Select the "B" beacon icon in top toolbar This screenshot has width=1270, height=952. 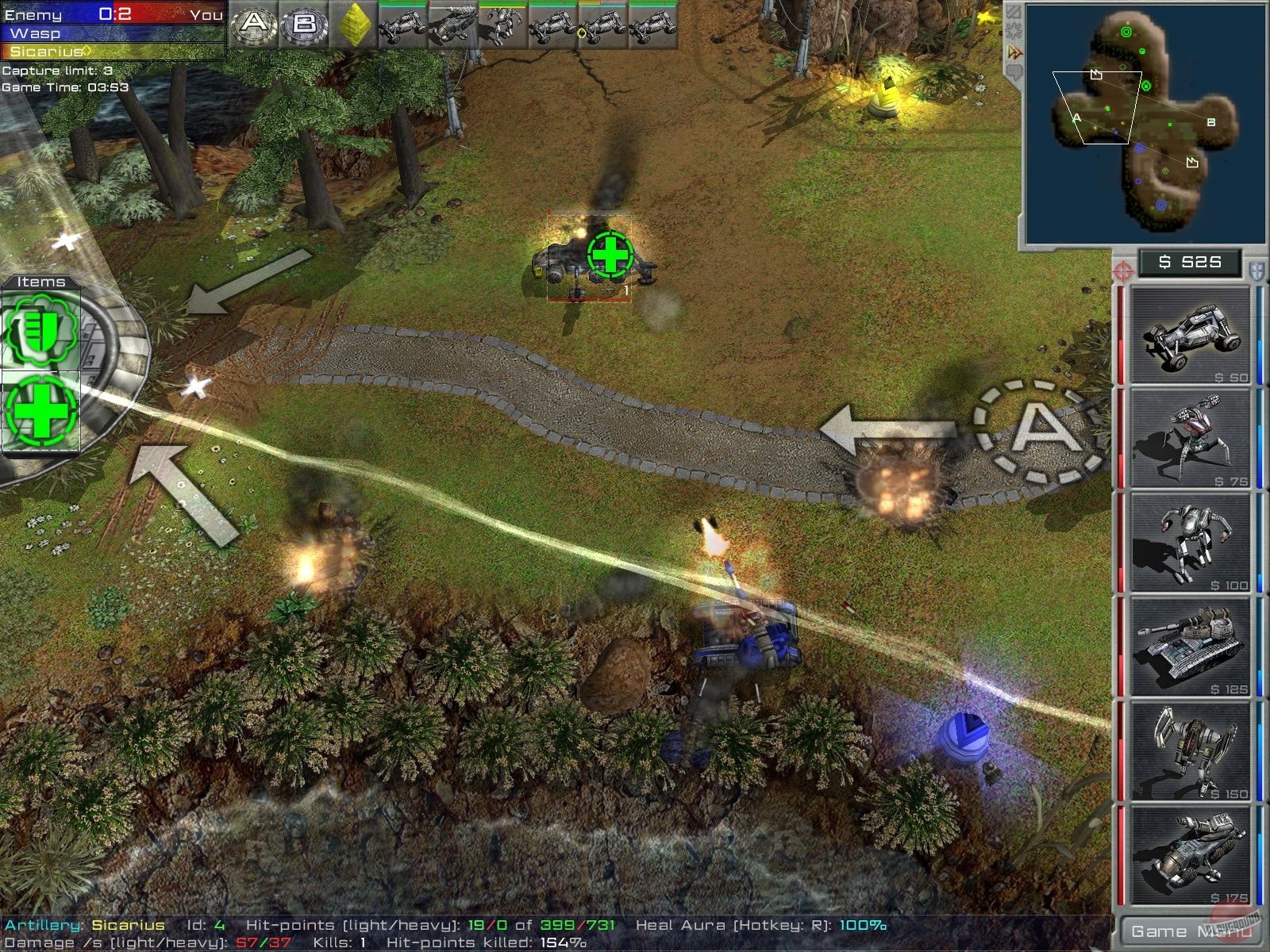(x=306, y=22)
